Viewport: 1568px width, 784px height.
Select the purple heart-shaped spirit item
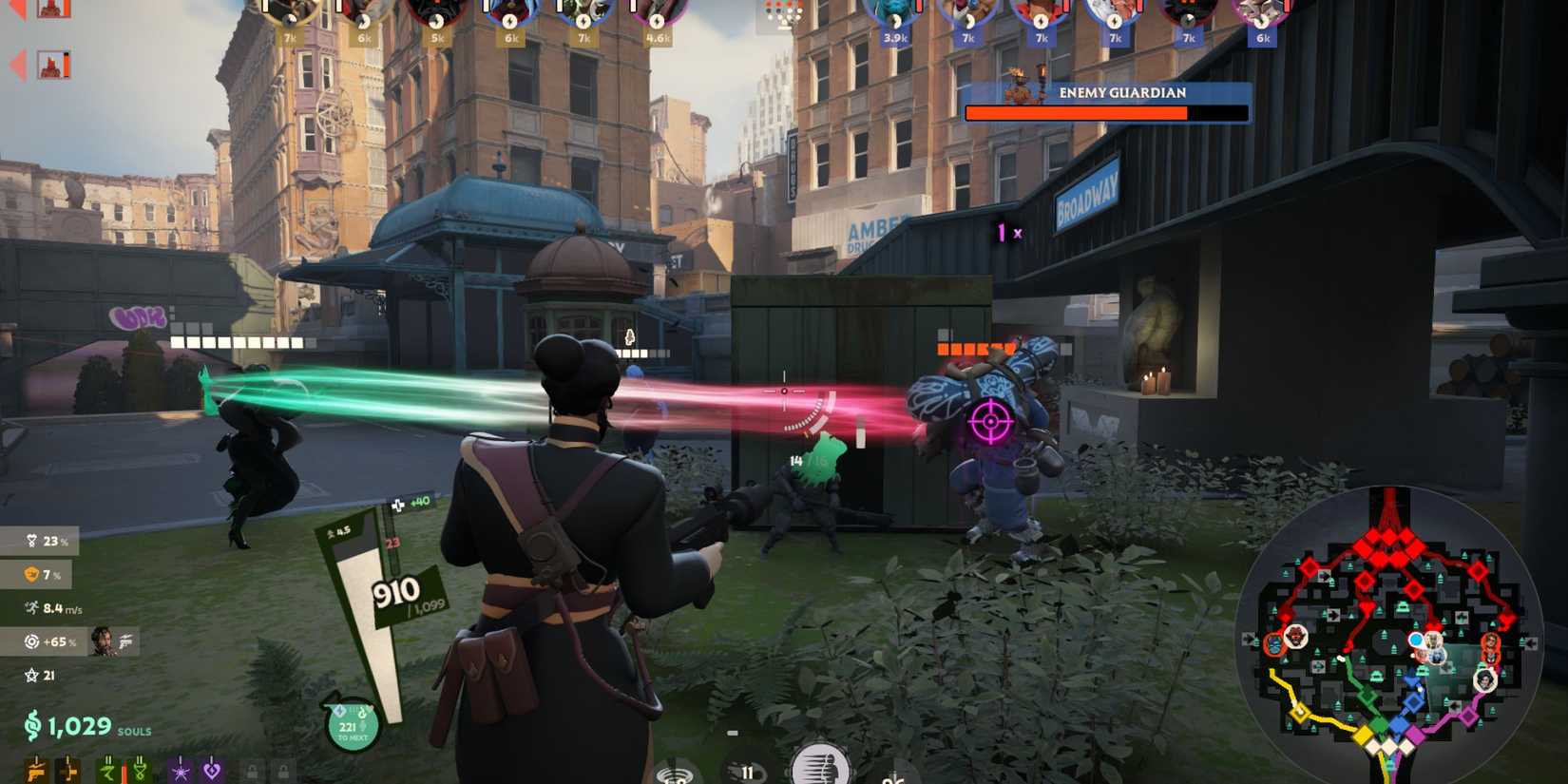coord(212,770)
